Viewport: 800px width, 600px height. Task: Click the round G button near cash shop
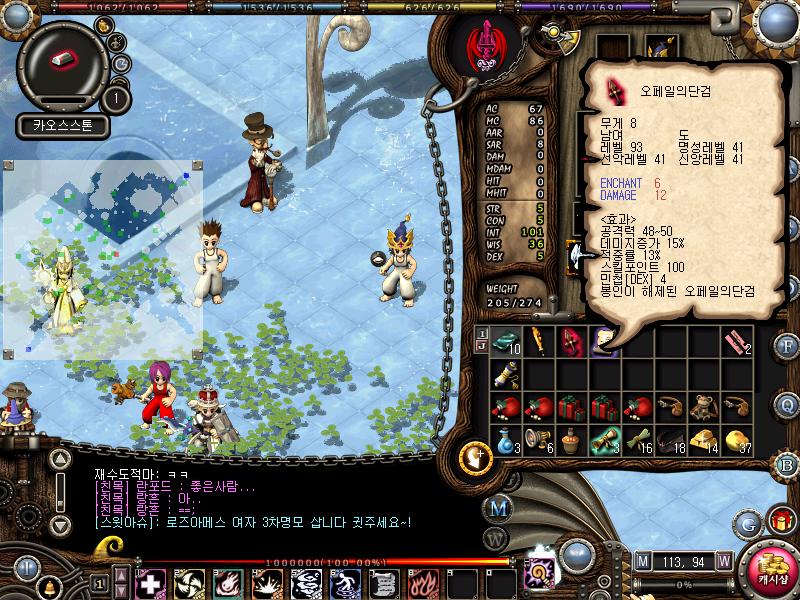pyautogui.click(x=747, y=522)
